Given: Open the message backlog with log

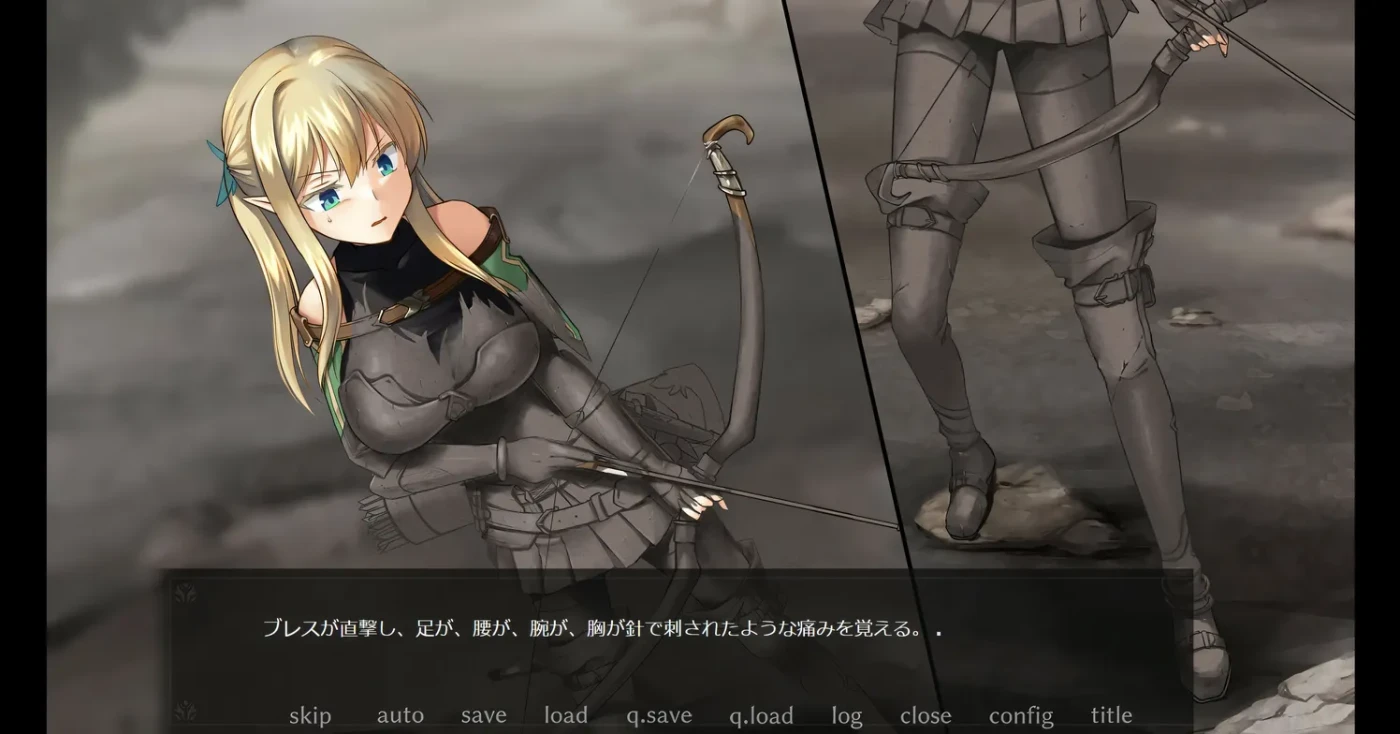Looking at the screenshot, I should [x=846, y=716].
